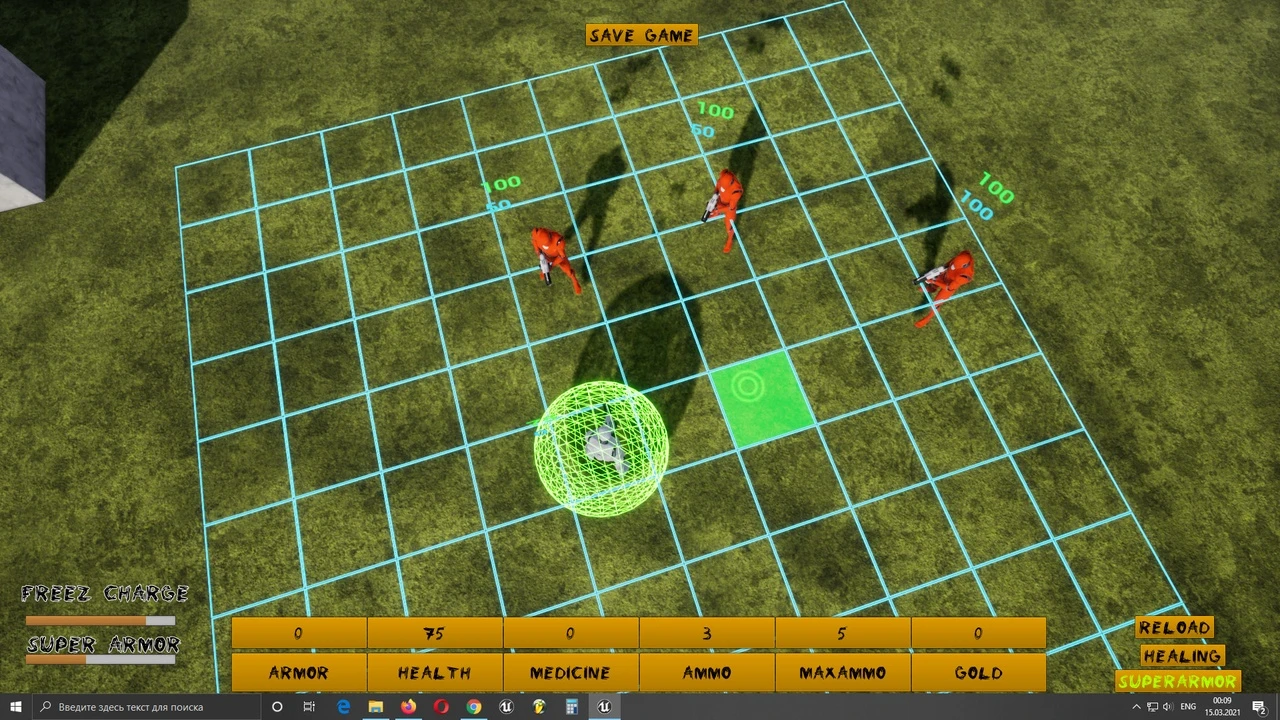Select the highlighted green target tile
Screen dimensions: 1280x720
(760, 399)
